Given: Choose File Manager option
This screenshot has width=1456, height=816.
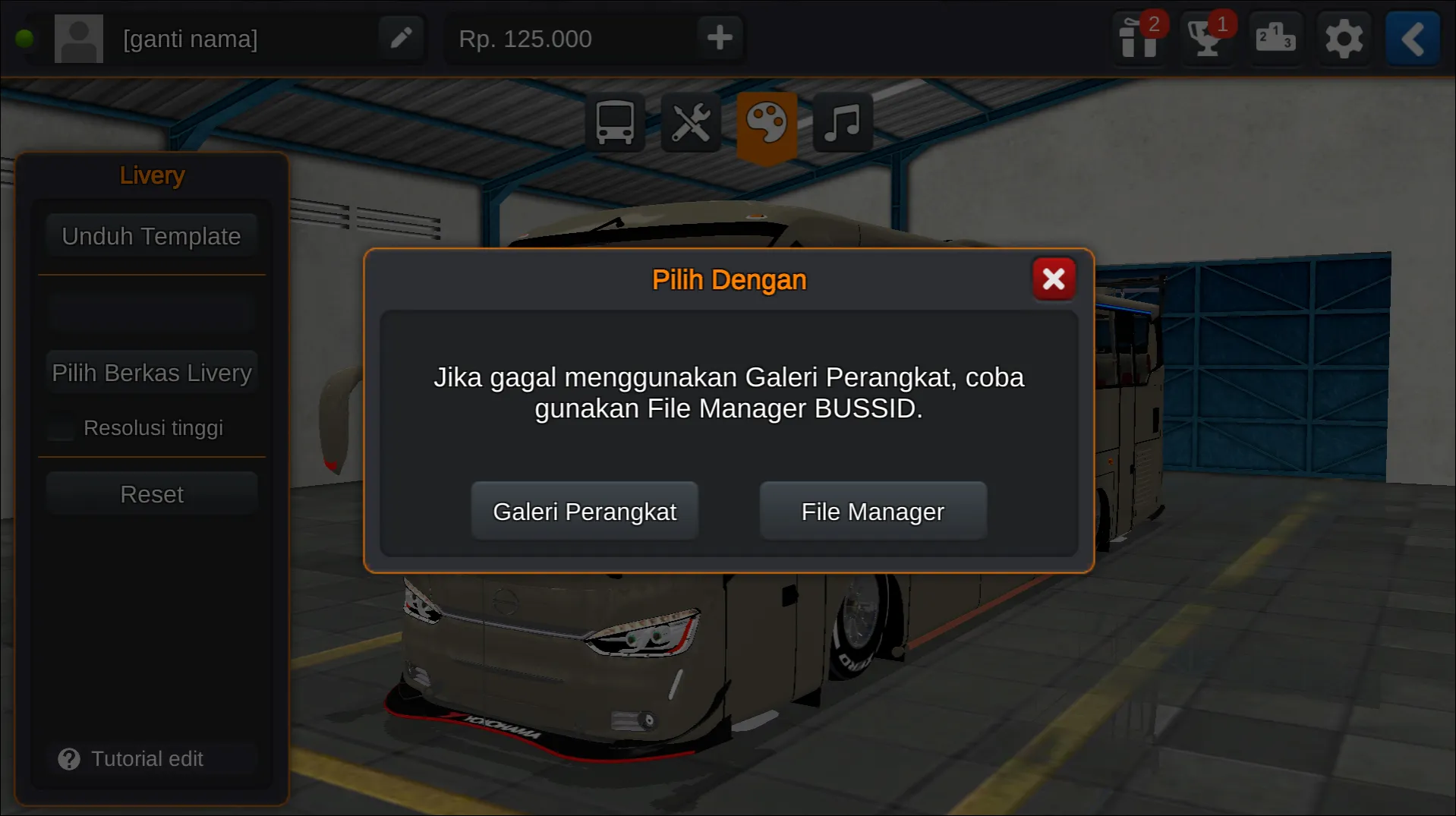Looking at the screenshot, I should click(x=872, y=511).
